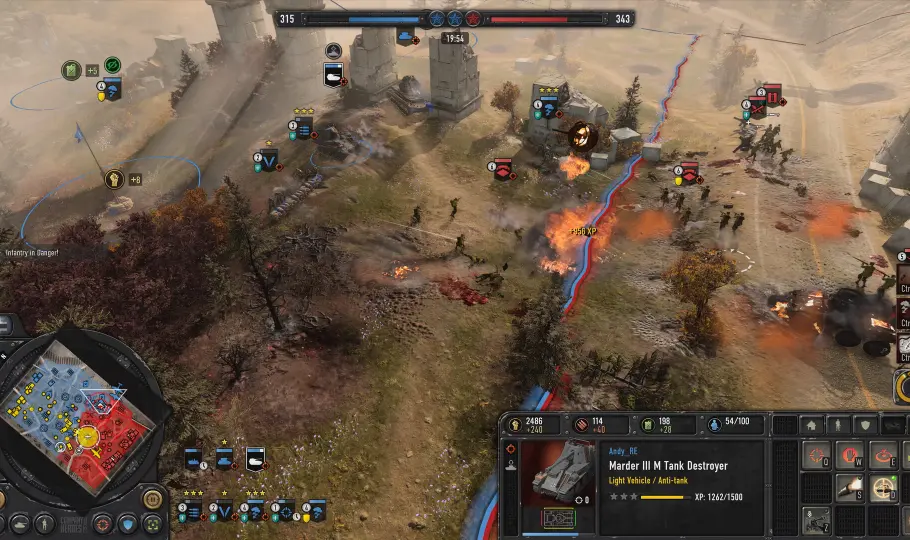Open the base buildings tab with house icon
The height and width of the screenshot is (540, 910).
812,425
